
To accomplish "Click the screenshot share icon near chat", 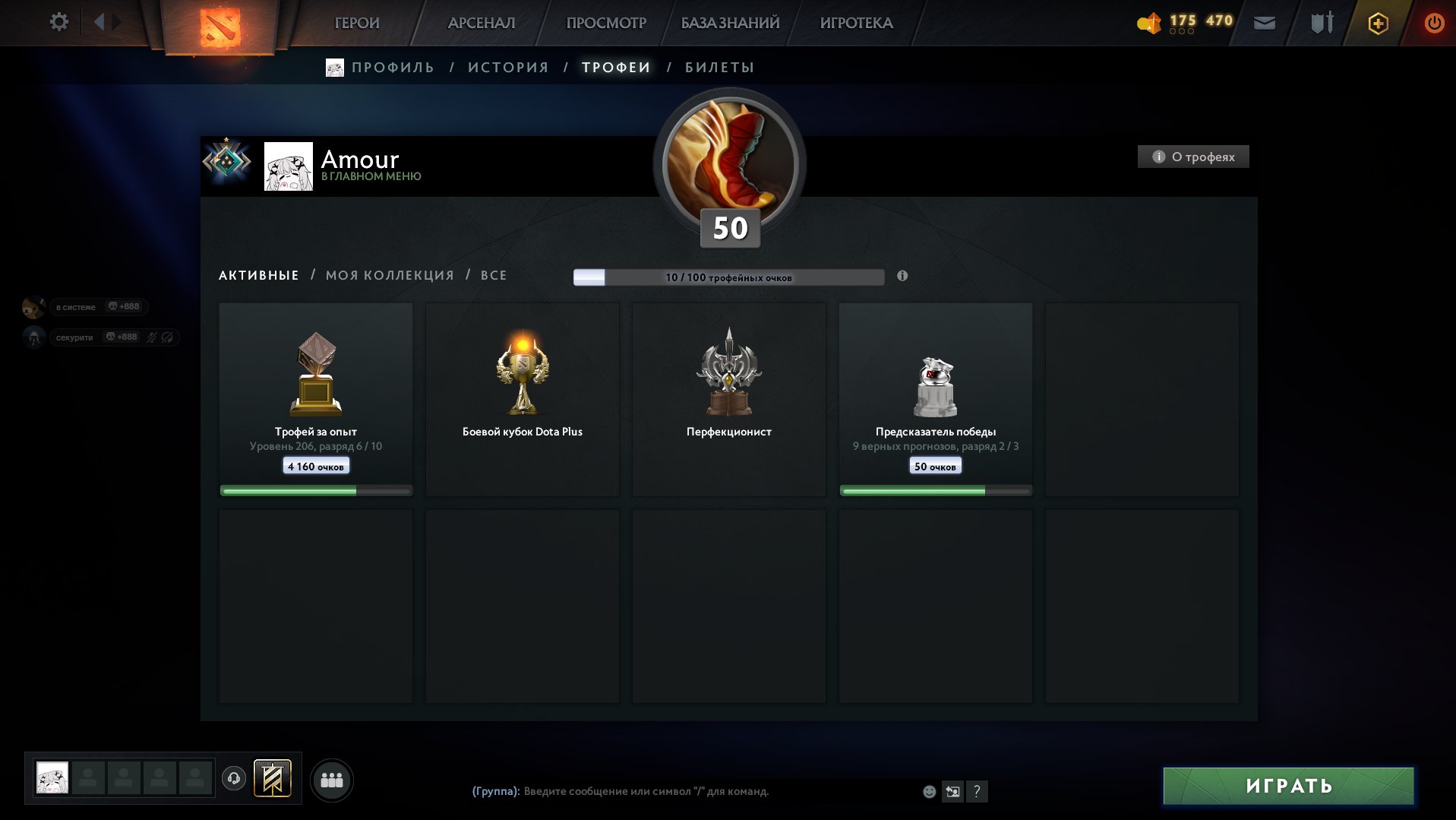I will (953, 792).
